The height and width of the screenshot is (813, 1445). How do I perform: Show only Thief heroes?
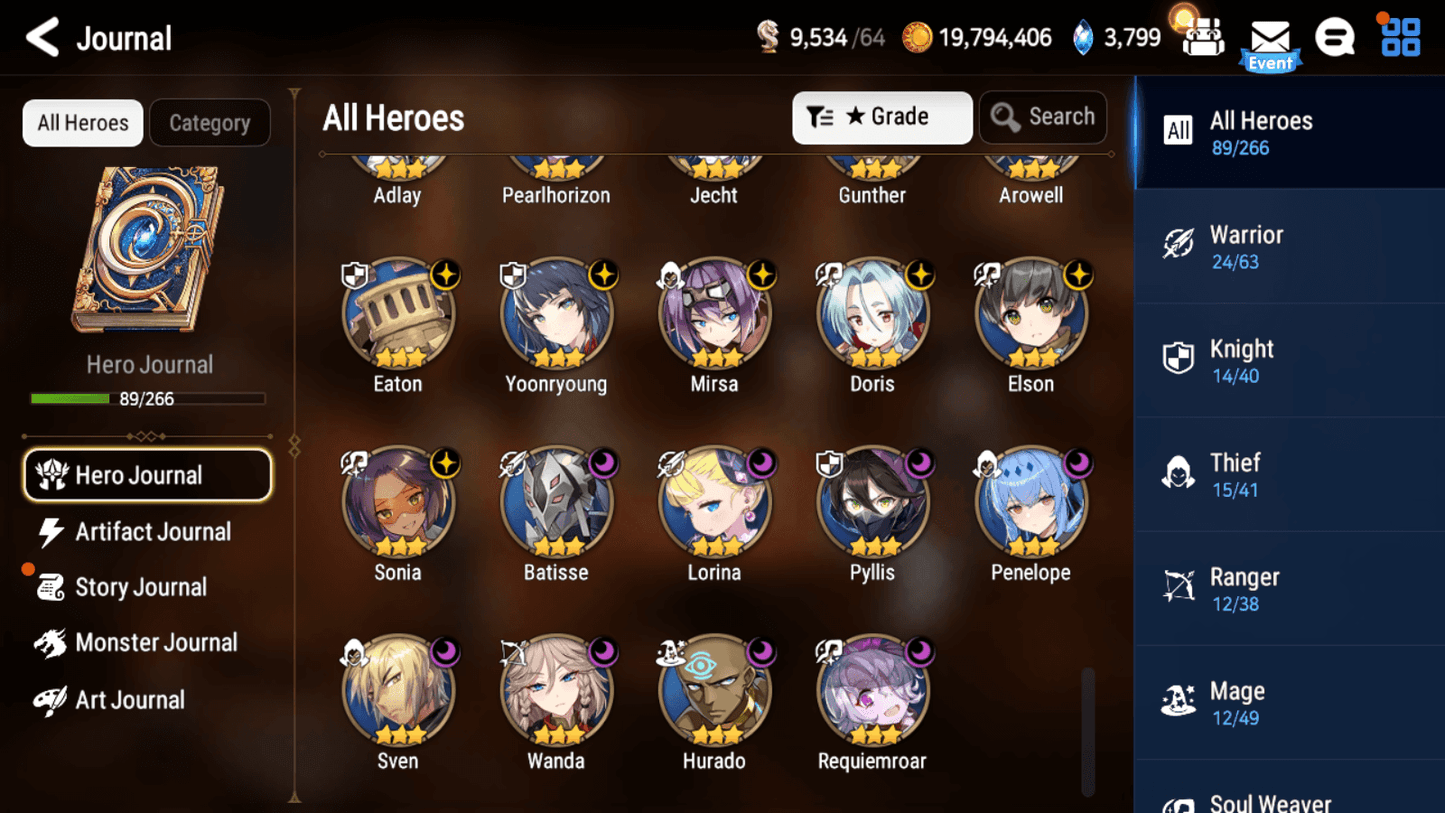coord(1289,475)
